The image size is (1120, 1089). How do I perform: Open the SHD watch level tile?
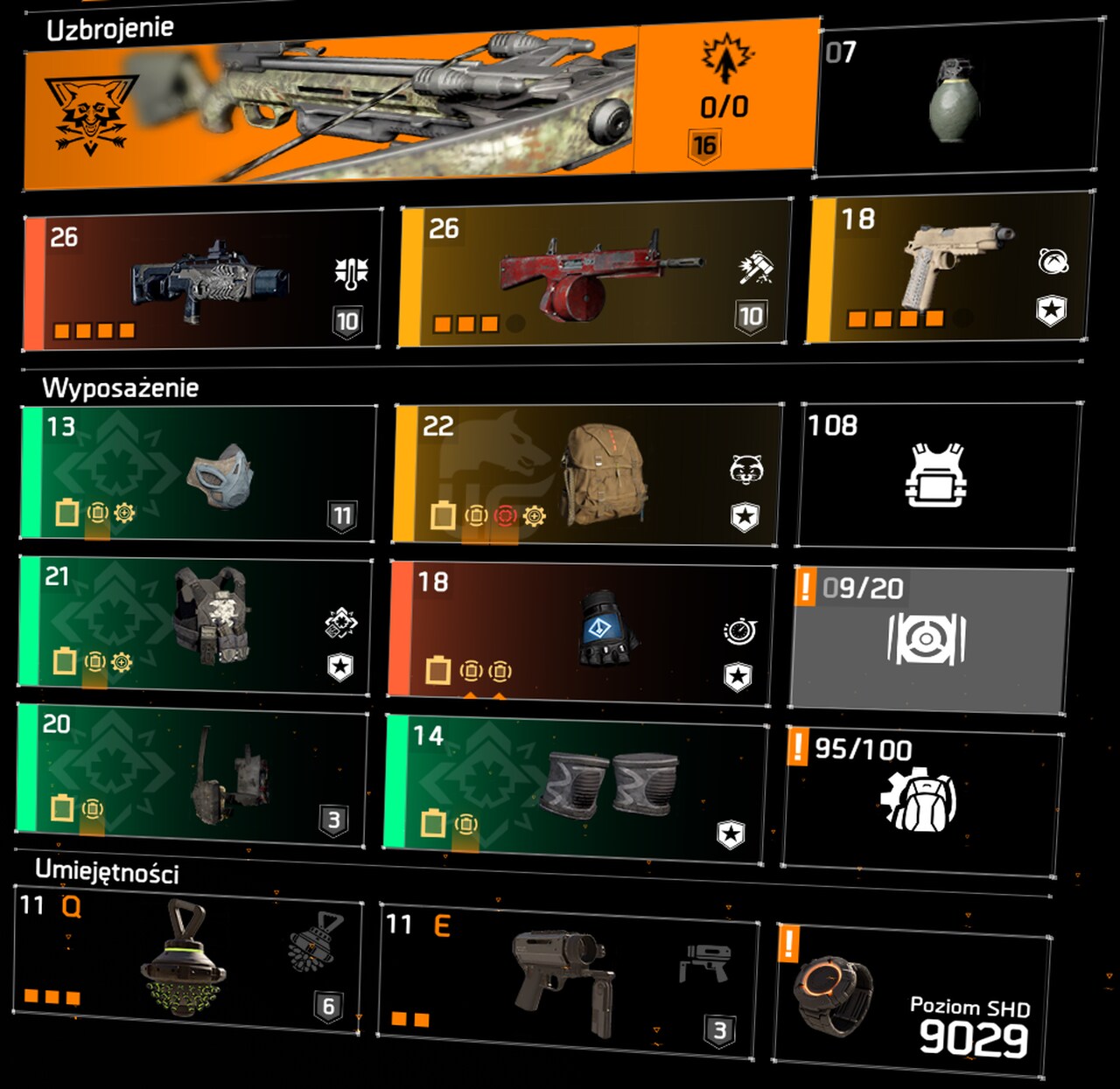click(912, 995)
